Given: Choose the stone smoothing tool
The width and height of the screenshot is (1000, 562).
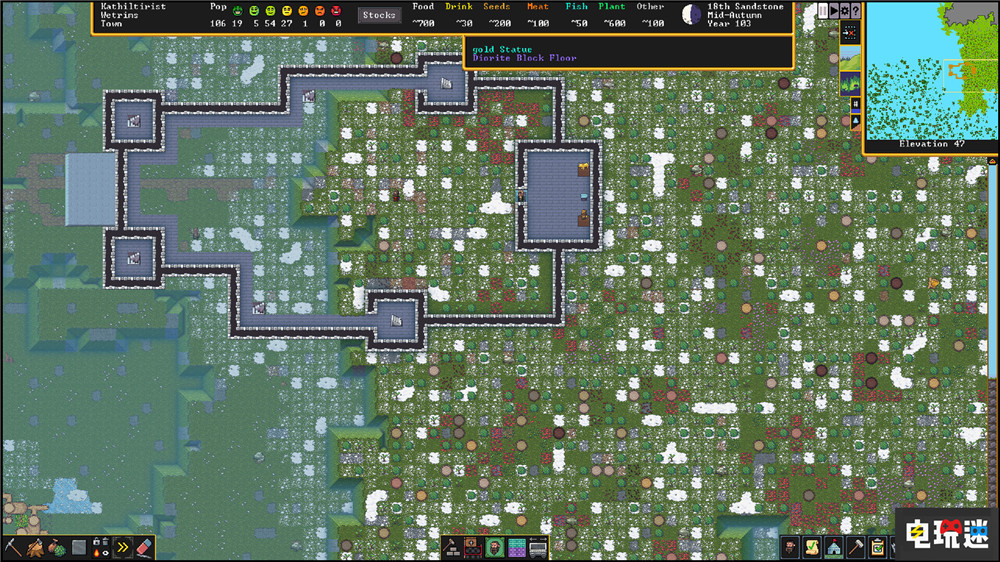Looking at the screenshot, I should tap(79, 547).
